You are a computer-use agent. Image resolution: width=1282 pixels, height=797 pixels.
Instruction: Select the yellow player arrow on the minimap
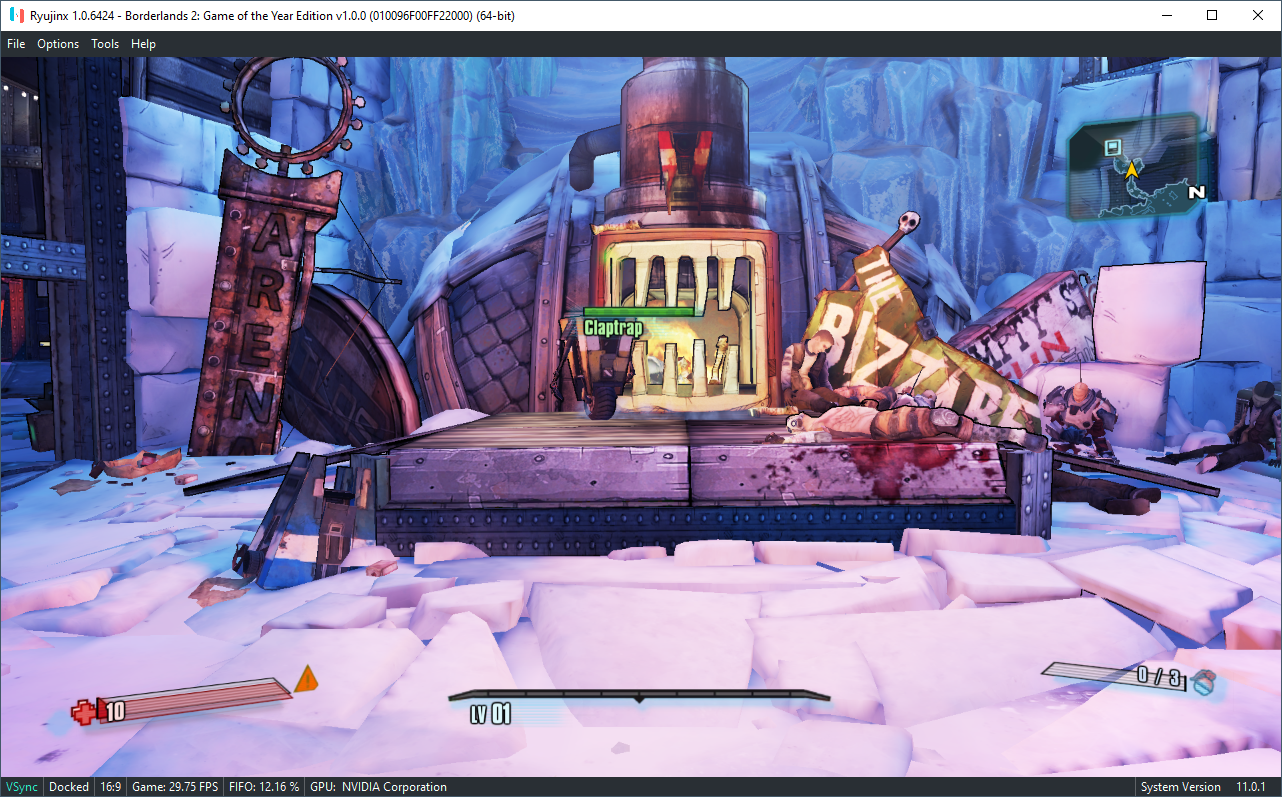(1130, 170)
